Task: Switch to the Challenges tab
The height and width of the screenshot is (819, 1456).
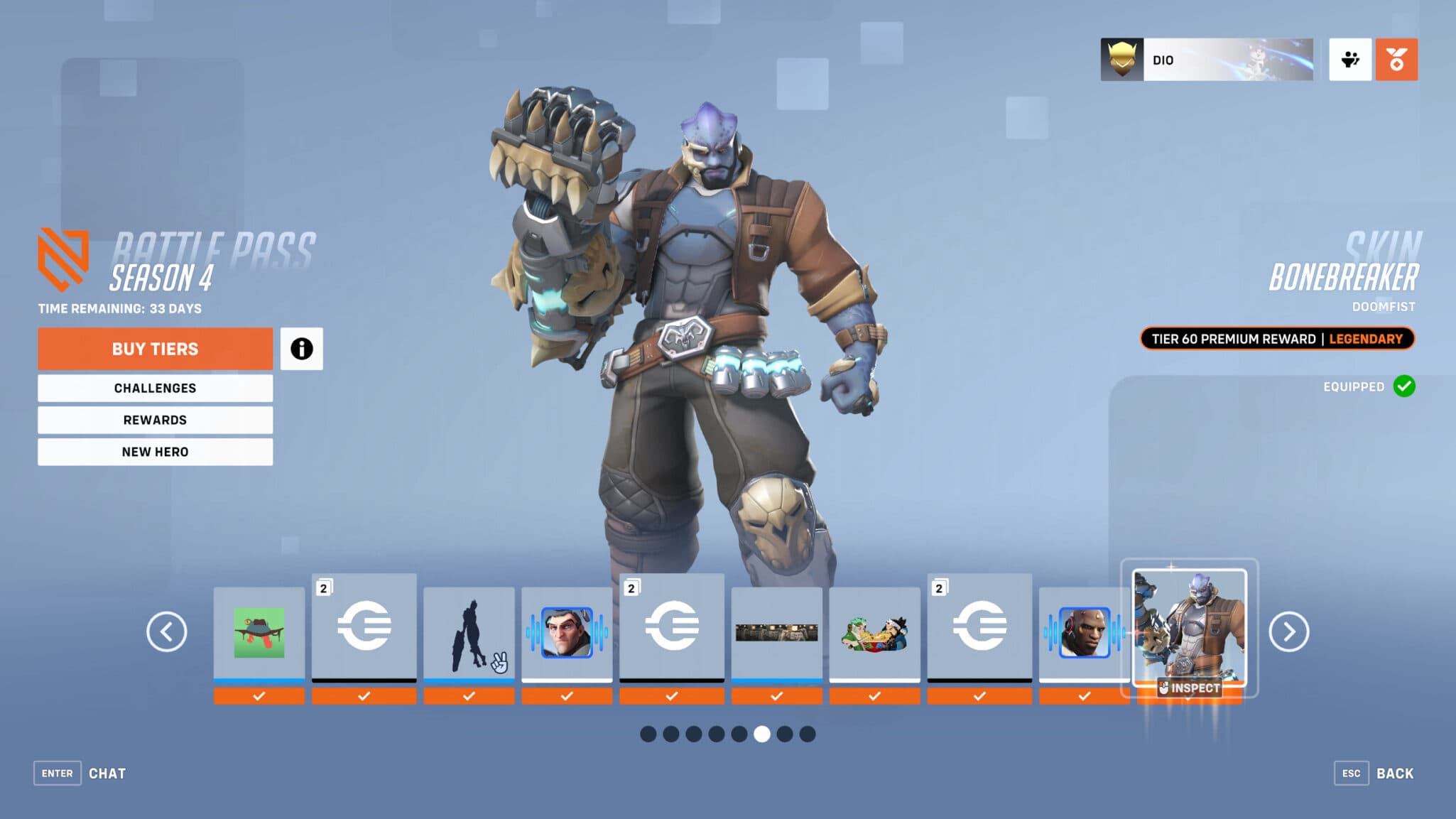Action: click(x=155, y=388)
